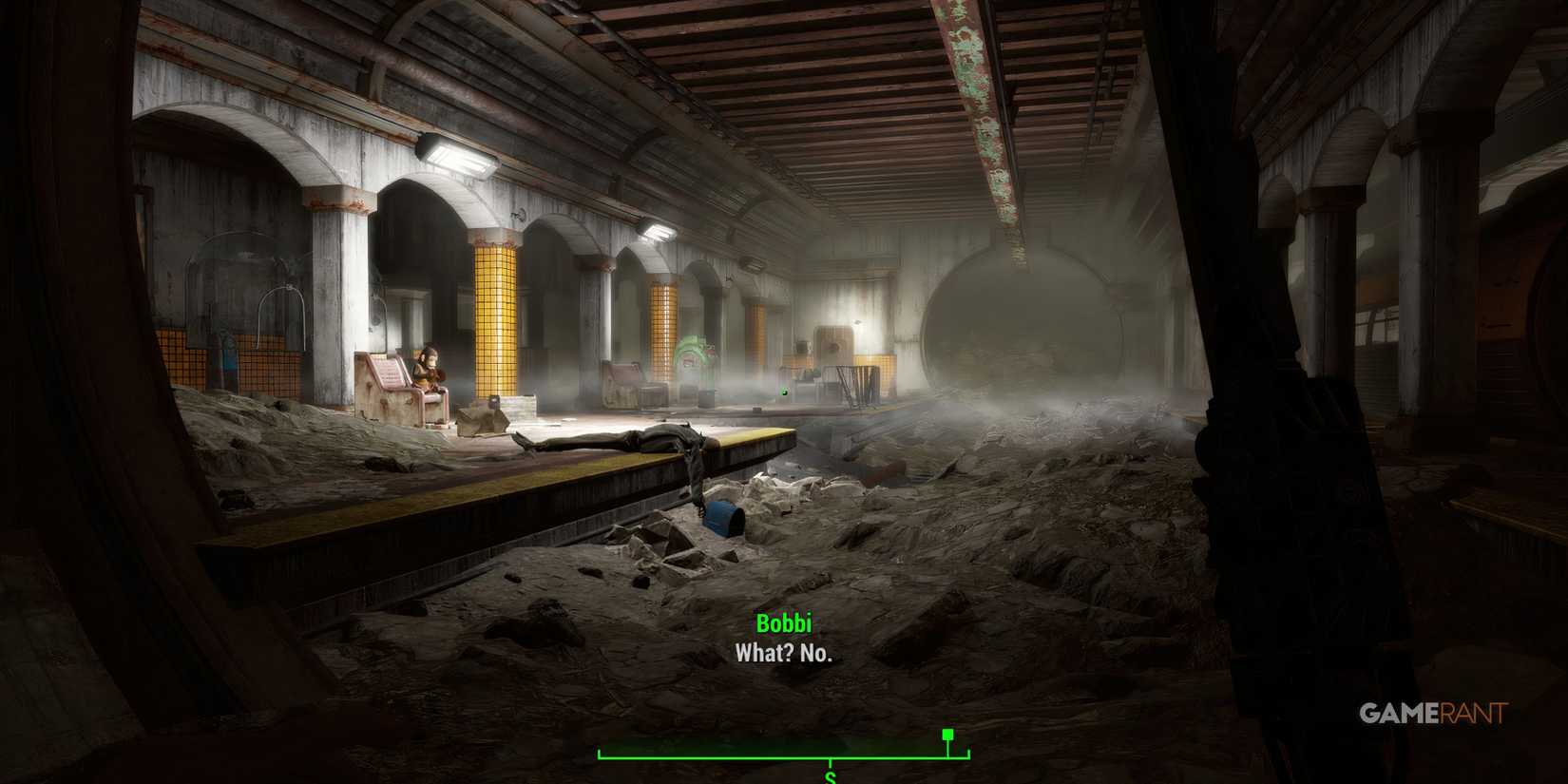Click the green square marker on dialogue bar
The height and width of the screenshot is (784, 1568).
[947, 734]
